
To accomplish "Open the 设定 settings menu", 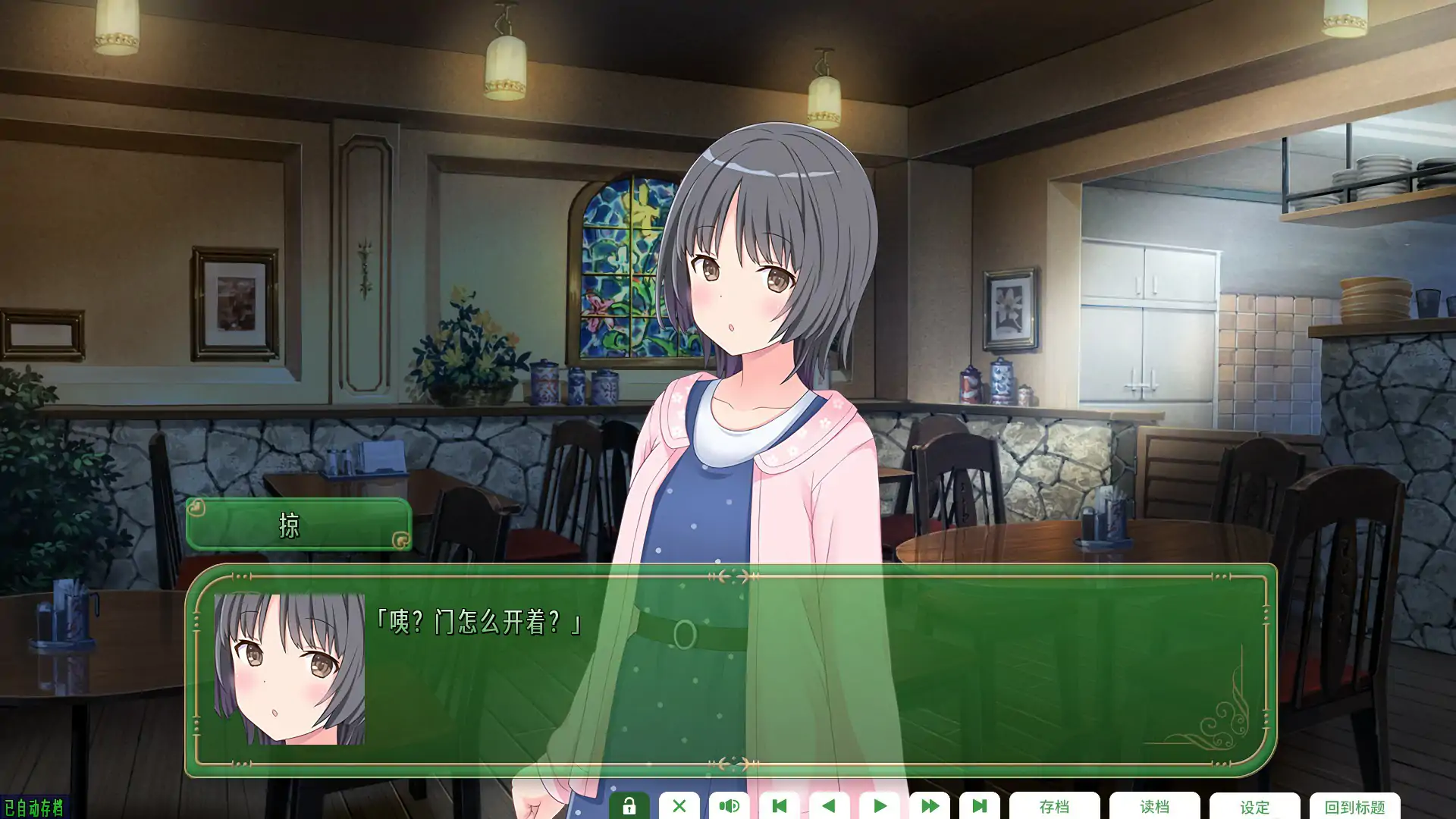I will point(1255,807).
